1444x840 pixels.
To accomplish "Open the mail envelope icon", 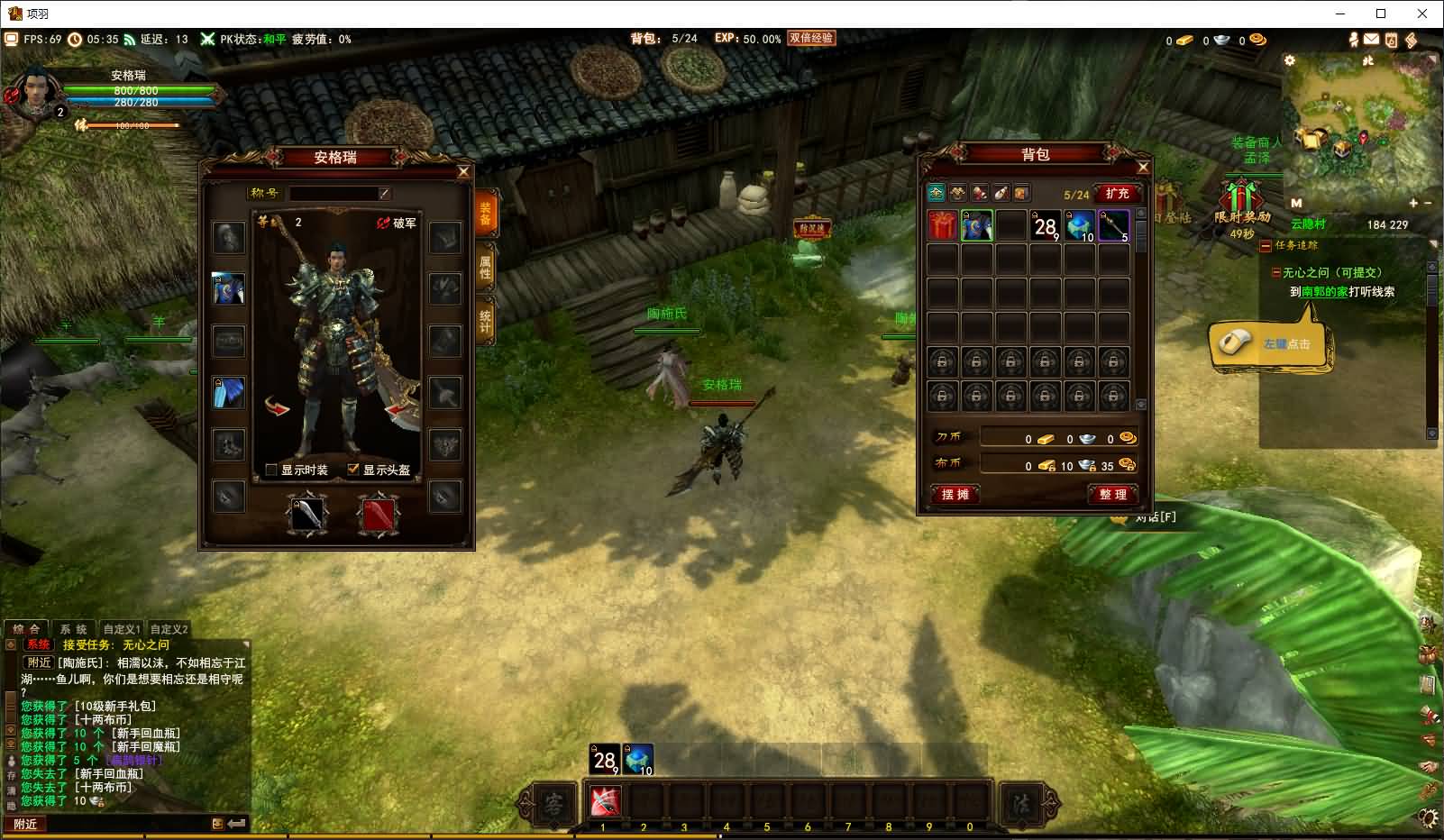I will (1371, 40).
